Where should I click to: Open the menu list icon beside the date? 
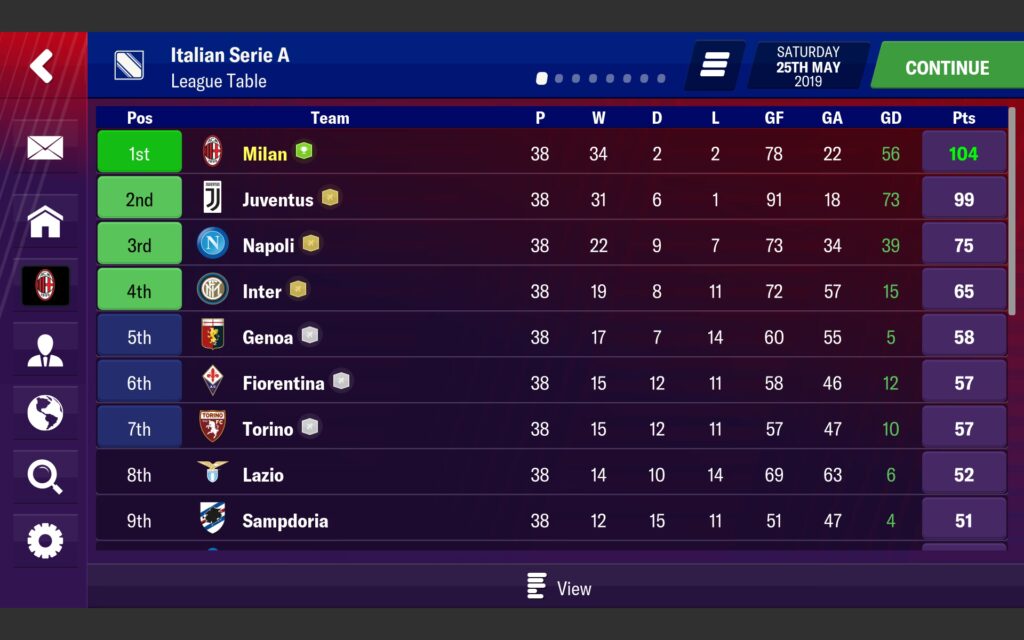coord(714,66)
